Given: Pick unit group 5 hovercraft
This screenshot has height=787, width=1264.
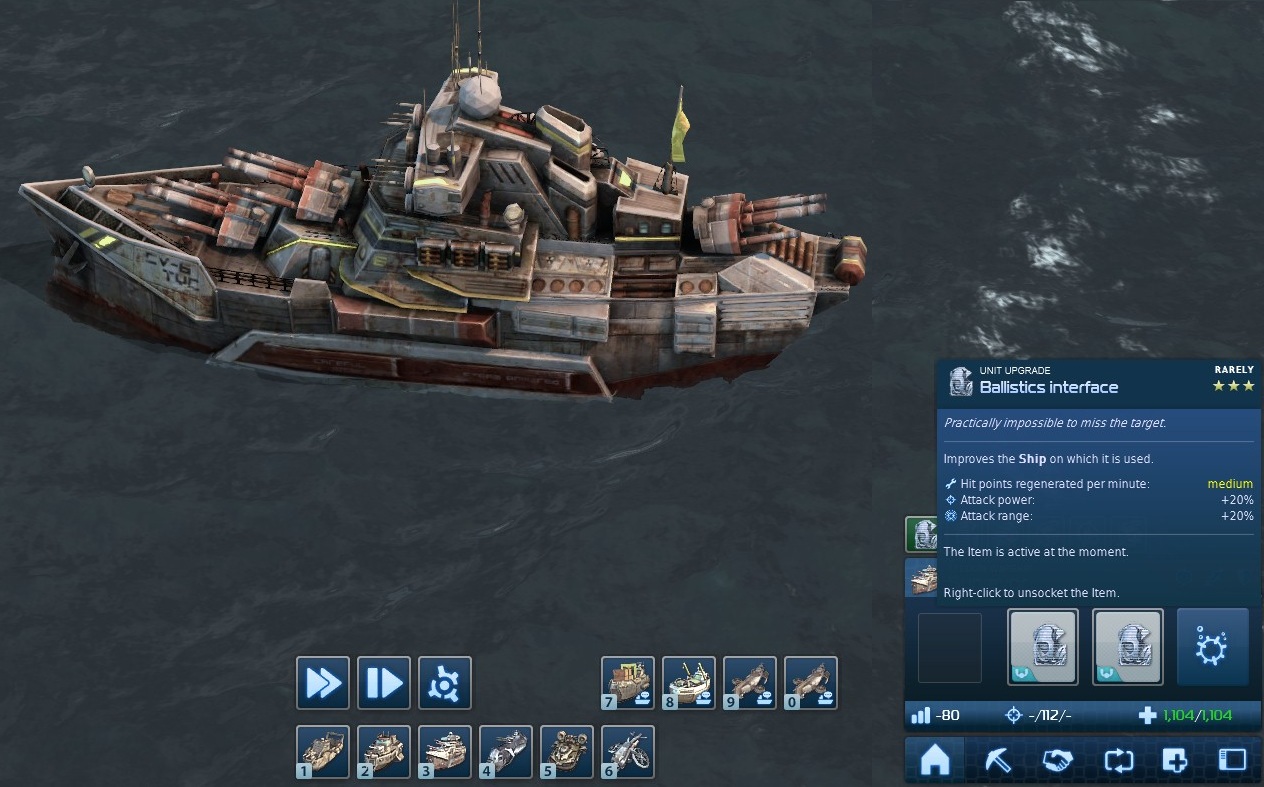Looking at the screenshot, I should (567, 752).
